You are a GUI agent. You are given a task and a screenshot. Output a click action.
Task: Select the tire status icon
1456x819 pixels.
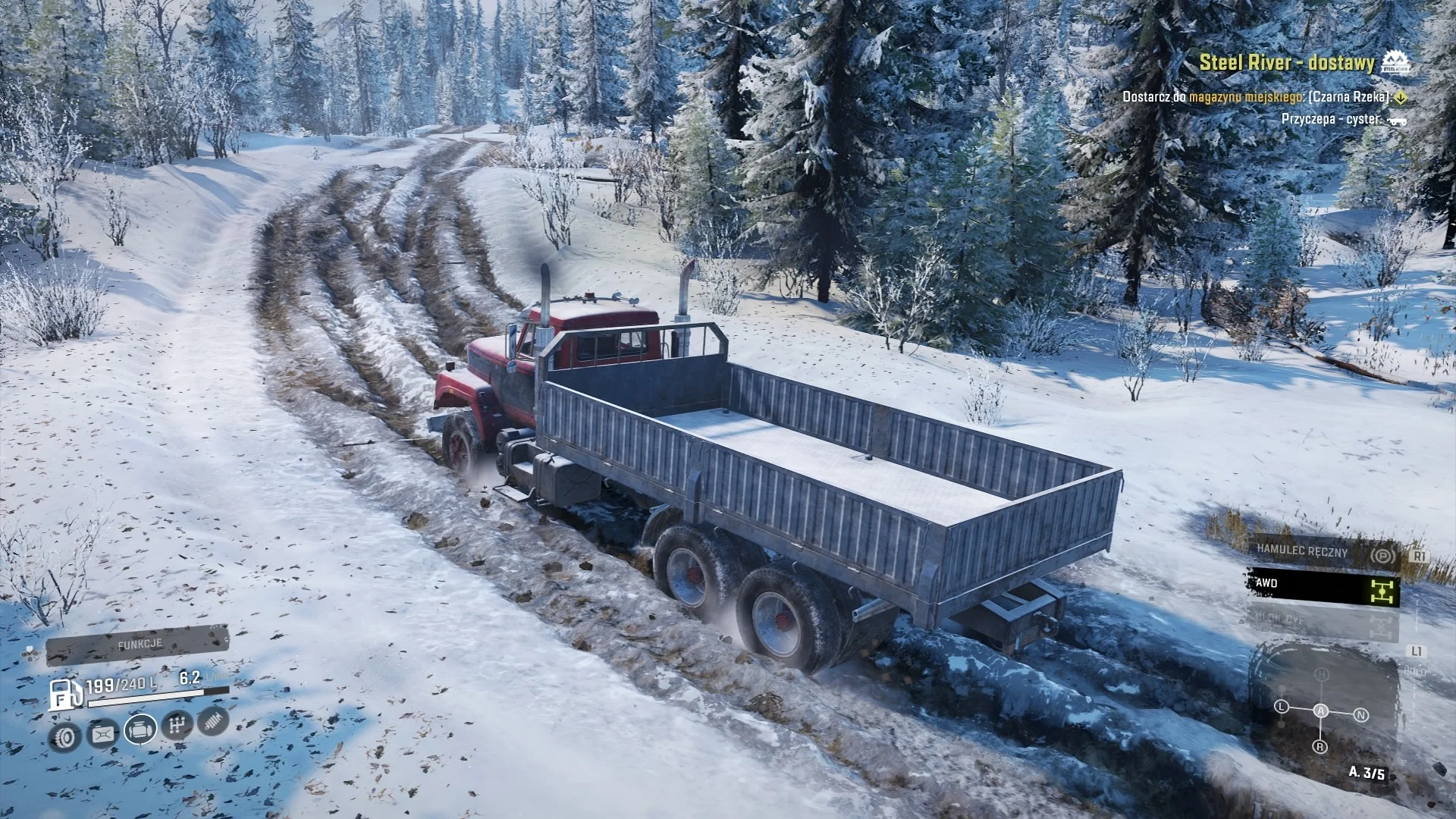(65, 736)
